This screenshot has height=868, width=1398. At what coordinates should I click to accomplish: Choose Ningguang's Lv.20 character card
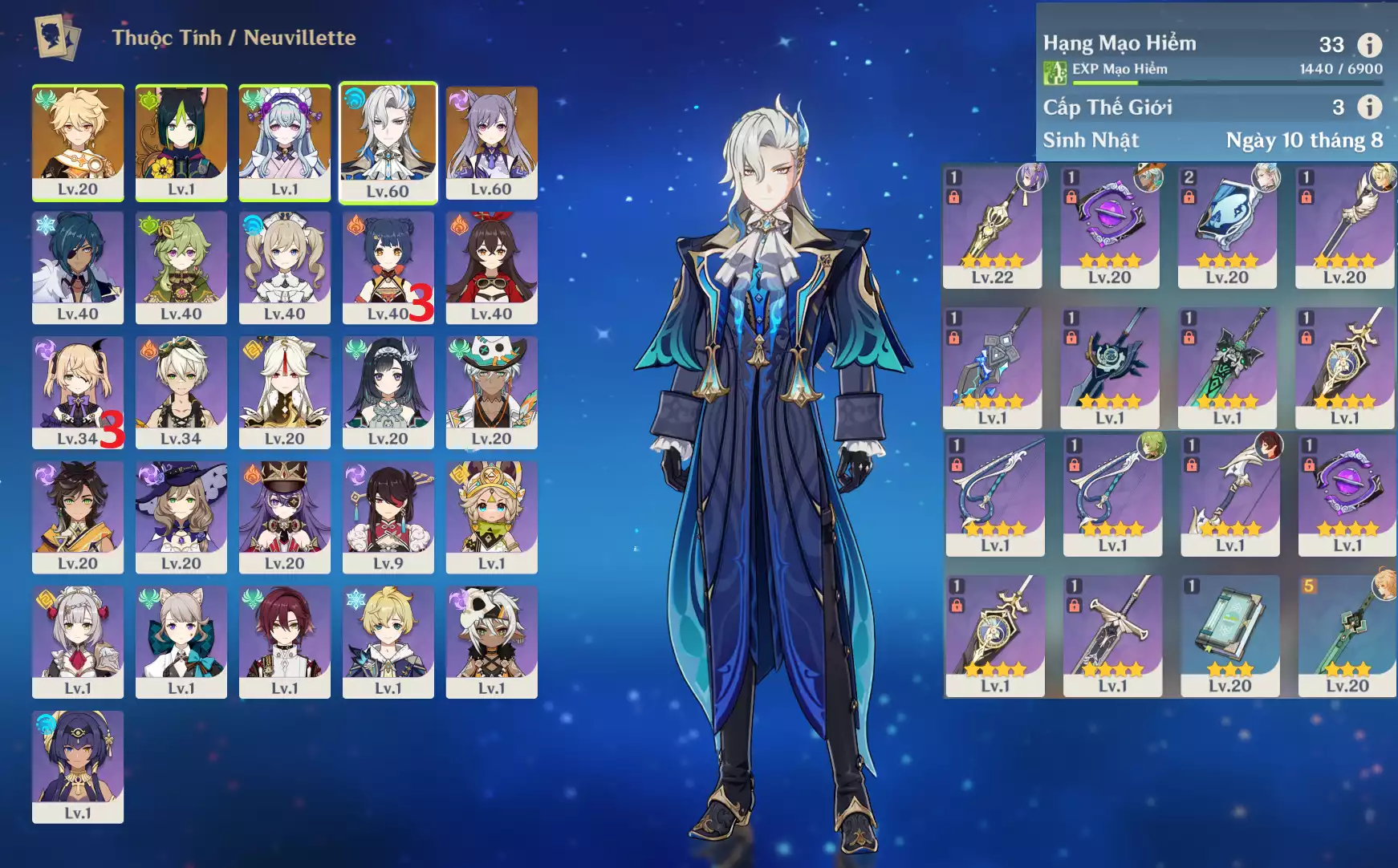(285, 392)
